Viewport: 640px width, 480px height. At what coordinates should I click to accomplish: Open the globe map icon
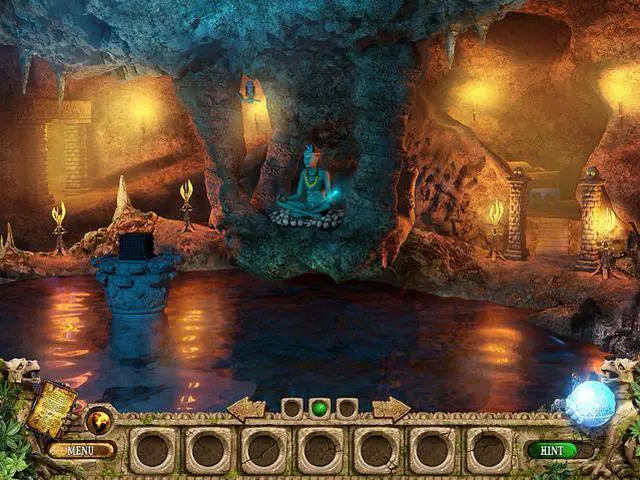(x=99, y=421)
